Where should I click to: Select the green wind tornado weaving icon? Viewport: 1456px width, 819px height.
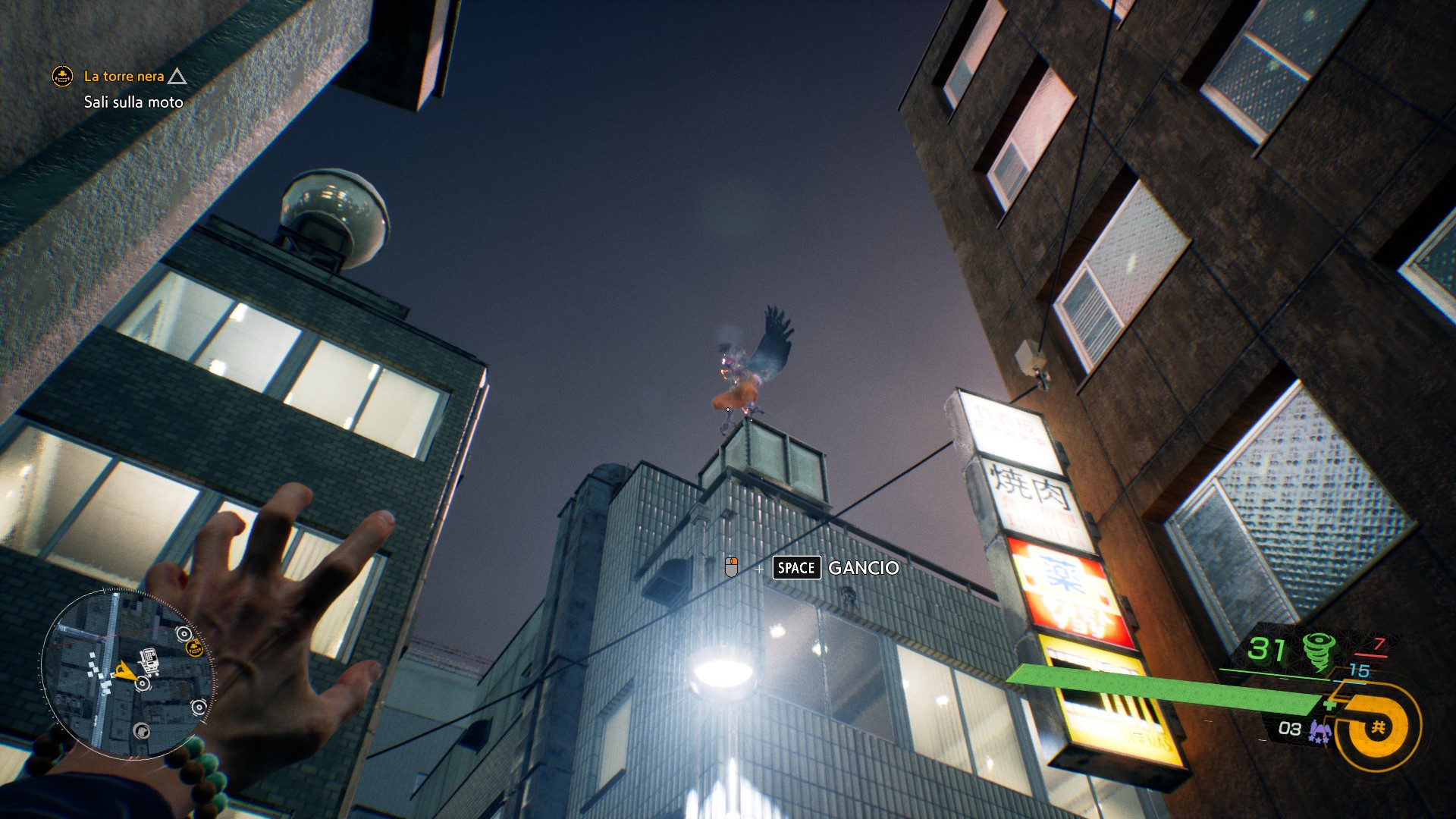1319,651
